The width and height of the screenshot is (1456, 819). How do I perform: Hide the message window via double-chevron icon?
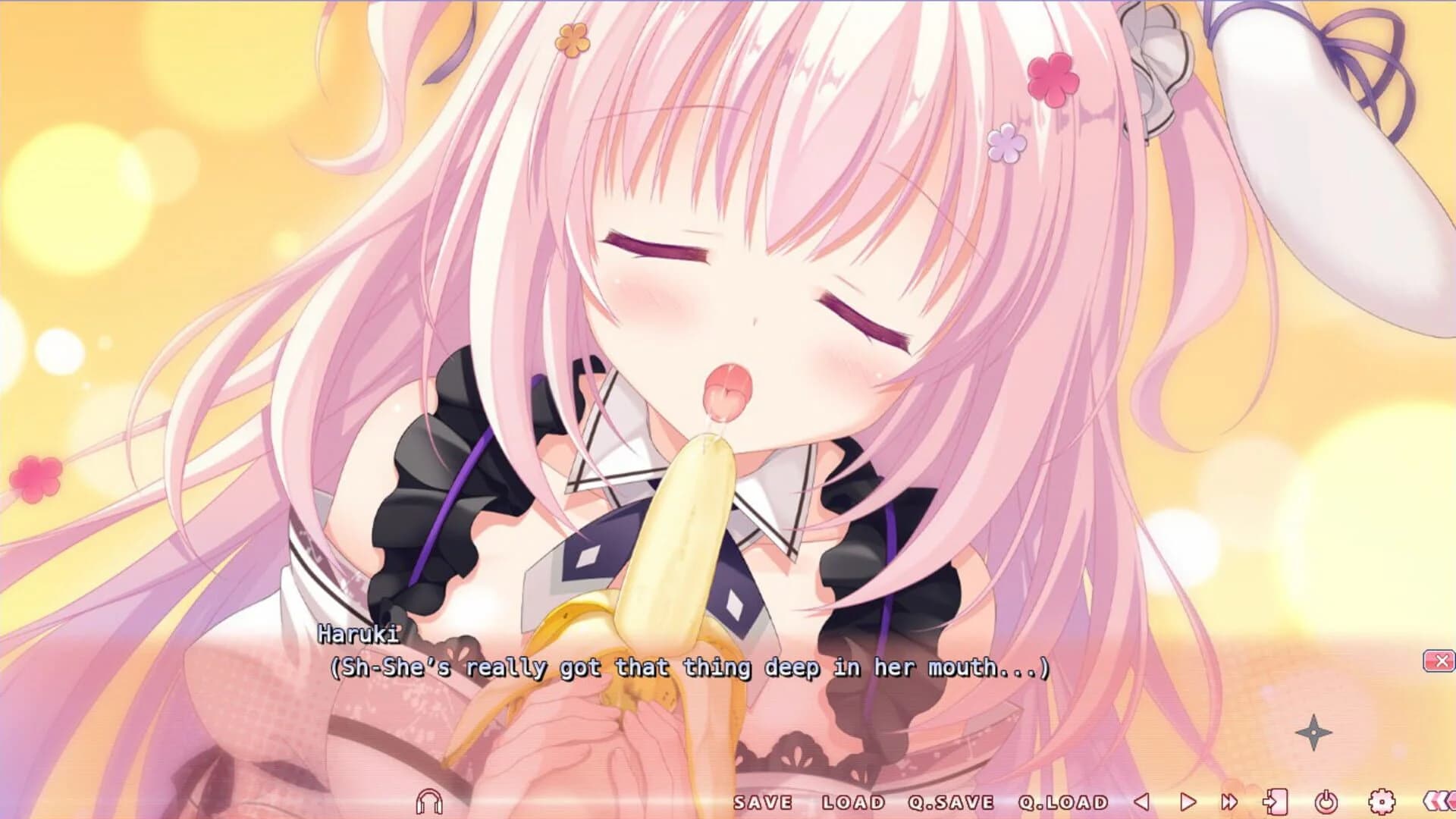click(x=1441, y=802)
